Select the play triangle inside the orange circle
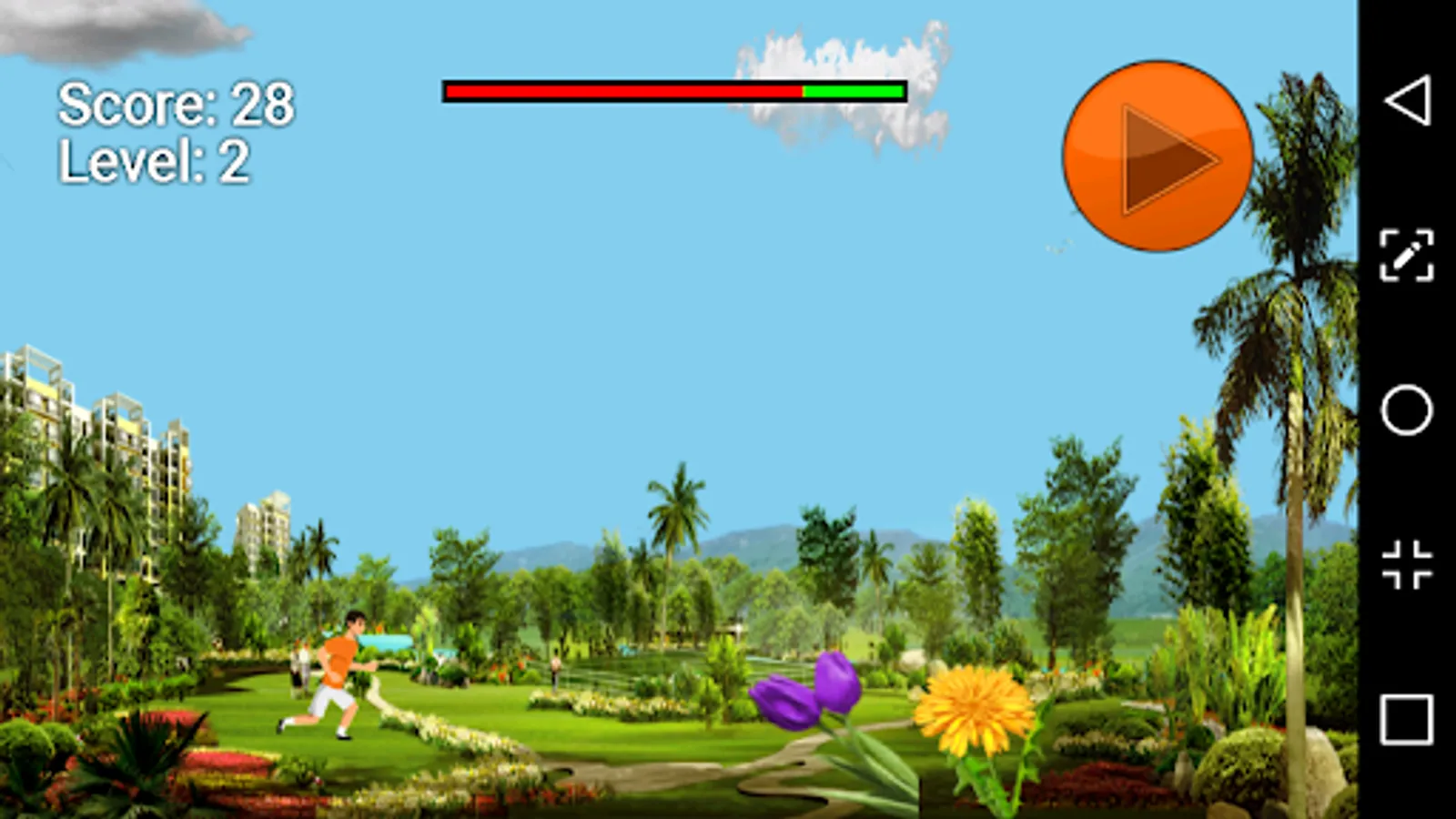The height and width of the screenshot is (819, 1456). (x=1169, y=157)
